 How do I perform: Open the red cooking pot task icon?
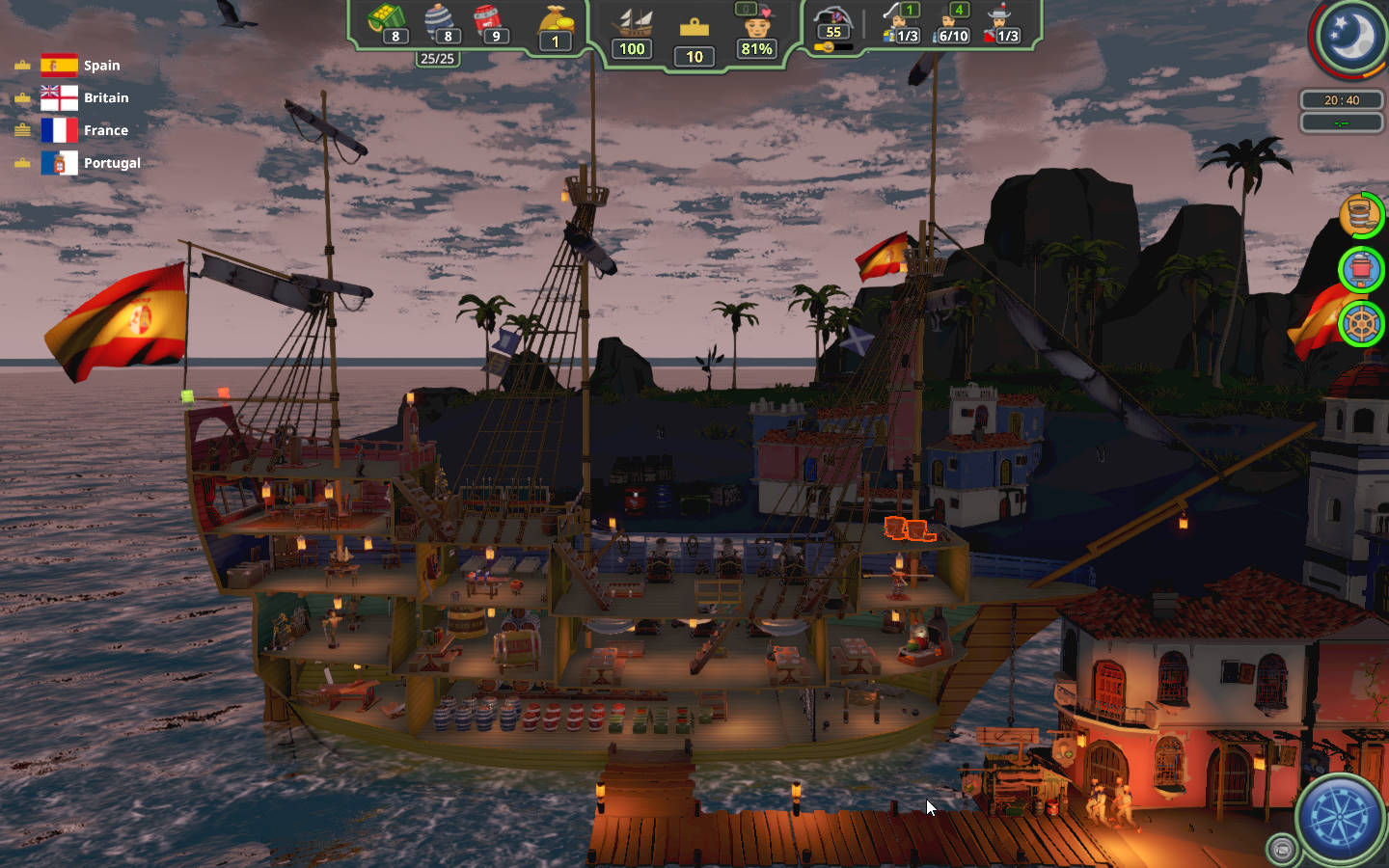(1361, 268)
